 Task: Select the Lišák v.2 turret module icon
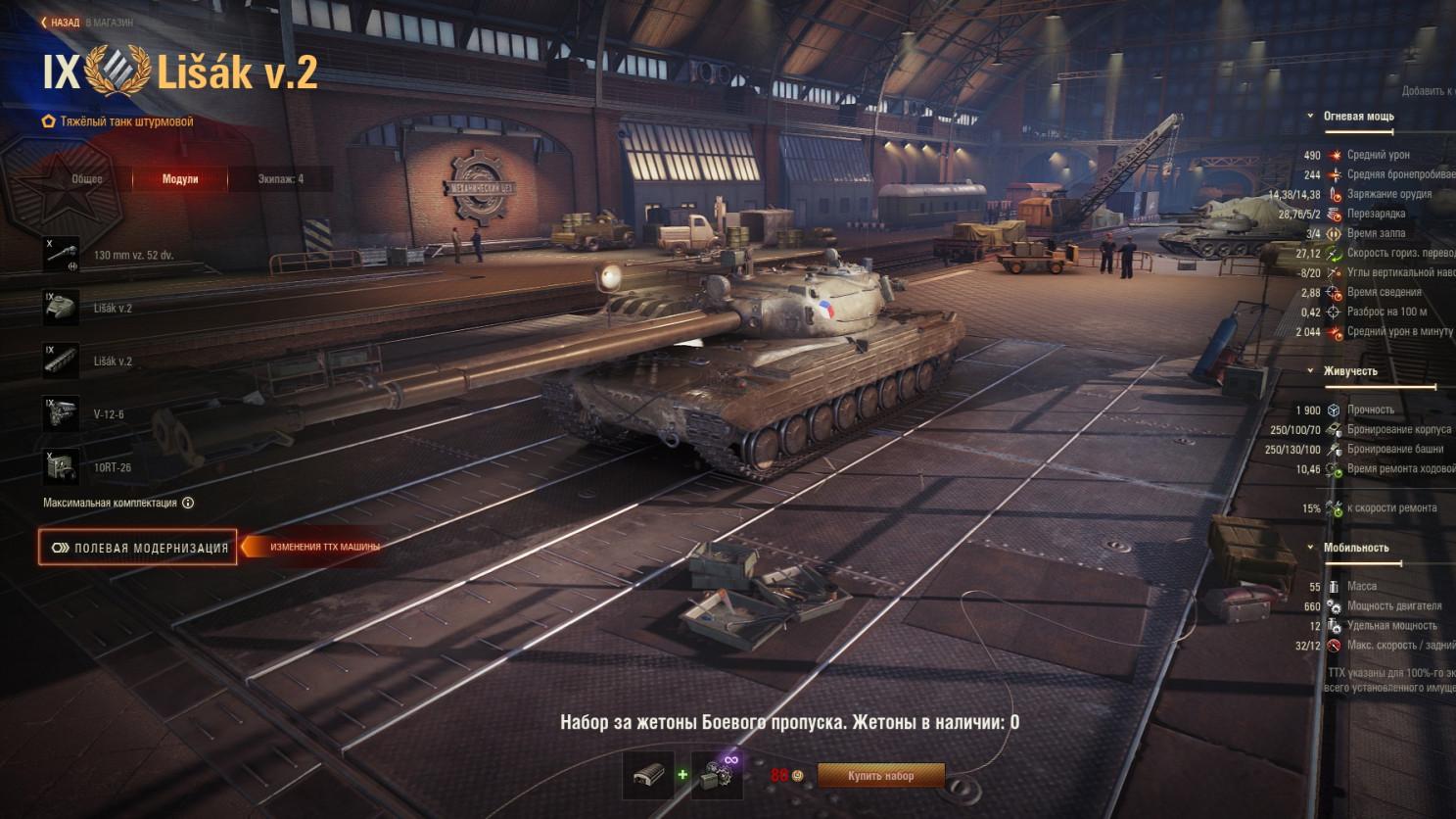[x=62, y=307]
